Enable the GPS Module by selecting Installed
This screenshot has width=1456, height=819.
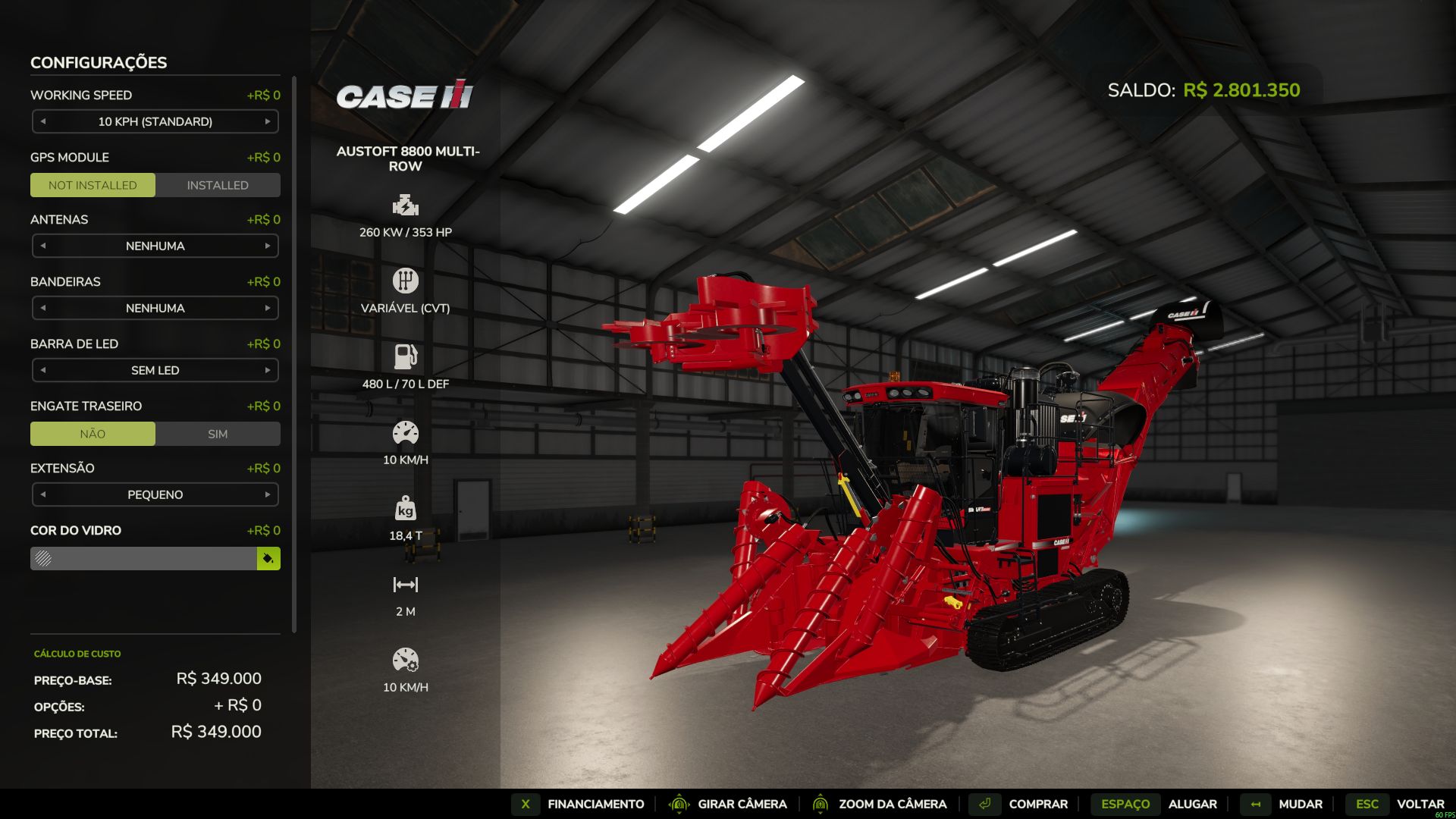click(x=218, y=184)
